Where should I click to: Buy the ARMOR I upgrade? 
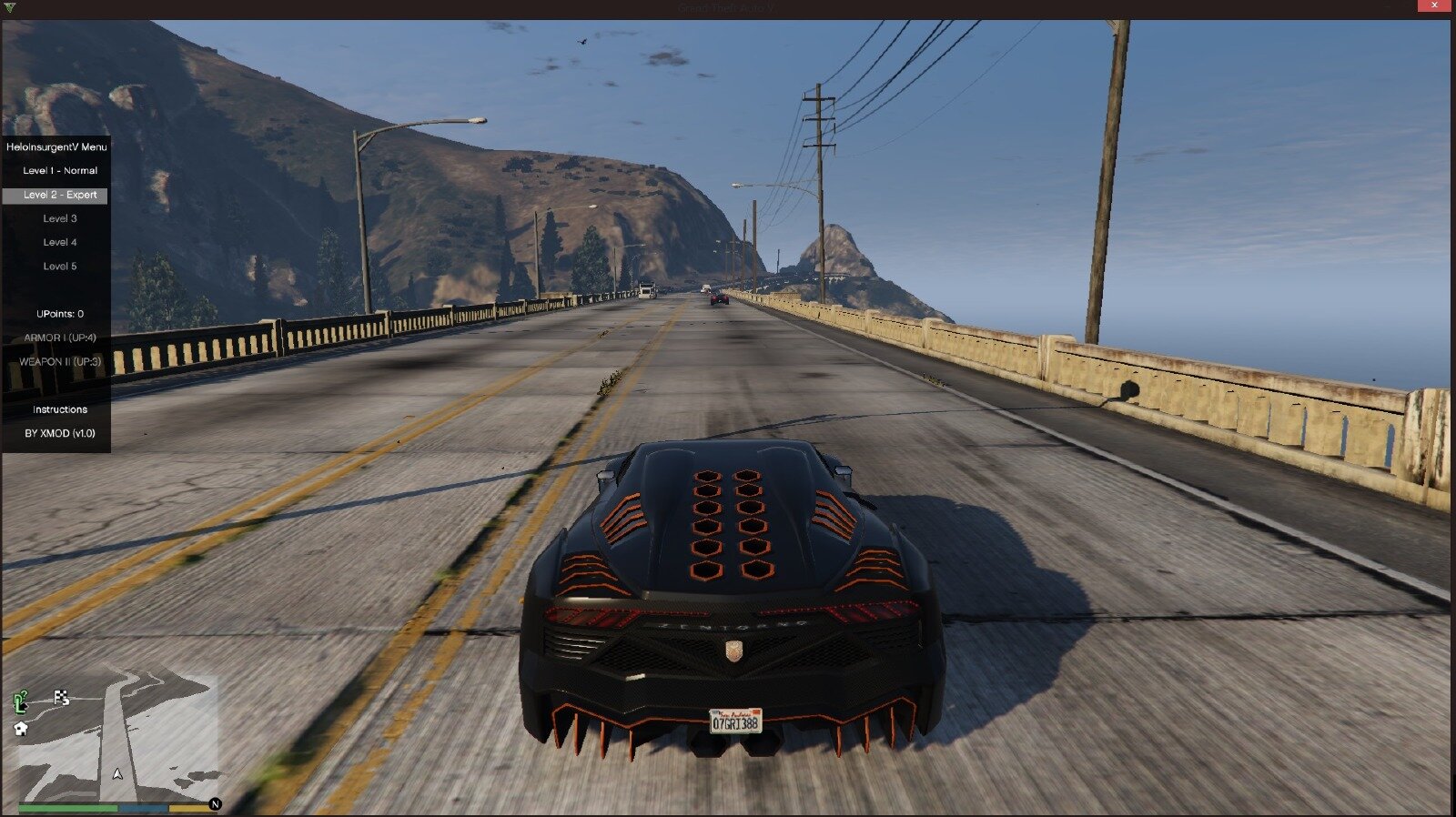[x=60, y=338]
